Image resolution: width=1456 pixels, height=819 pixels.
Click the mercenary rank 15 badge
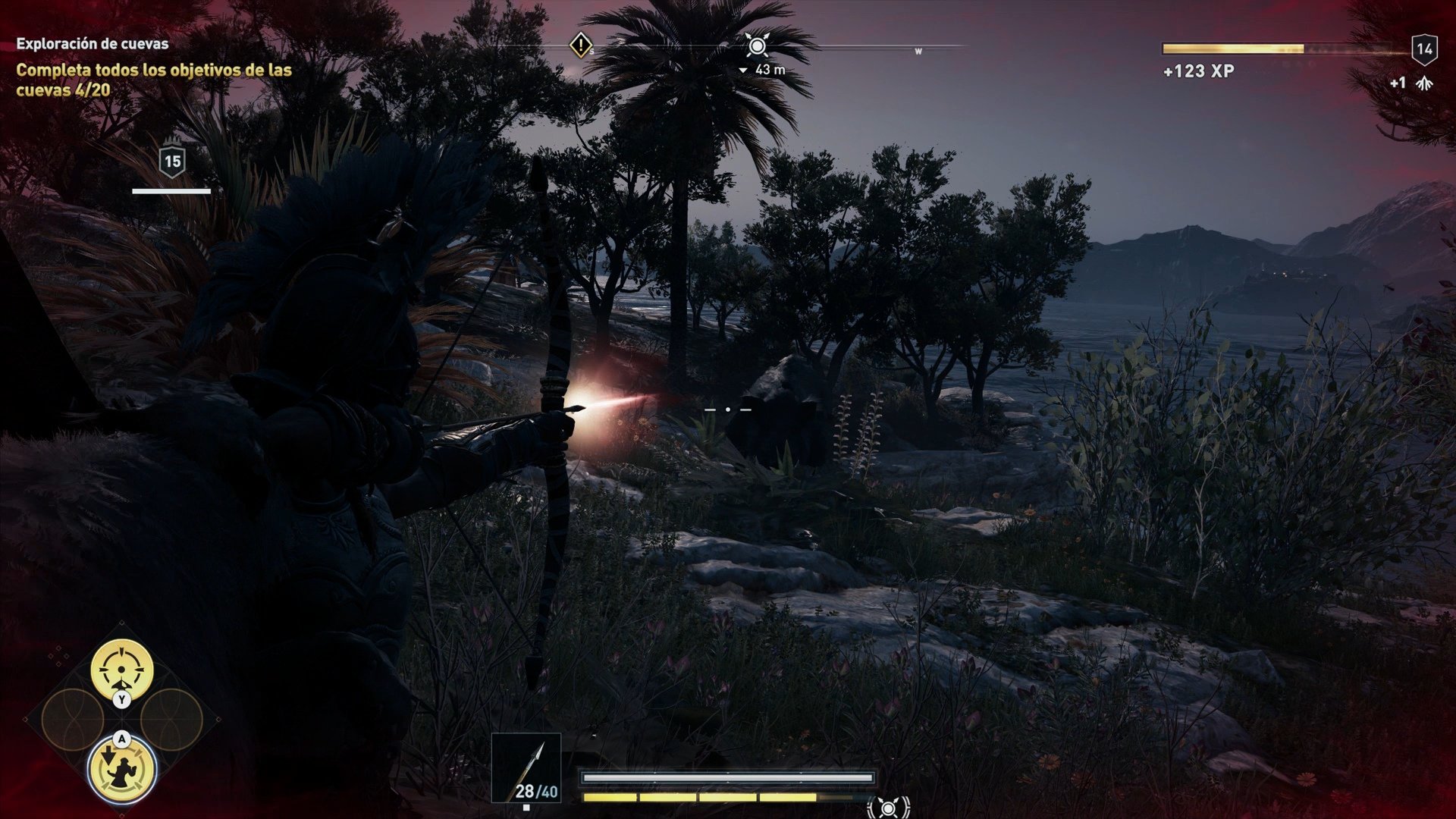pyautogui.click(x=172, y=160)
